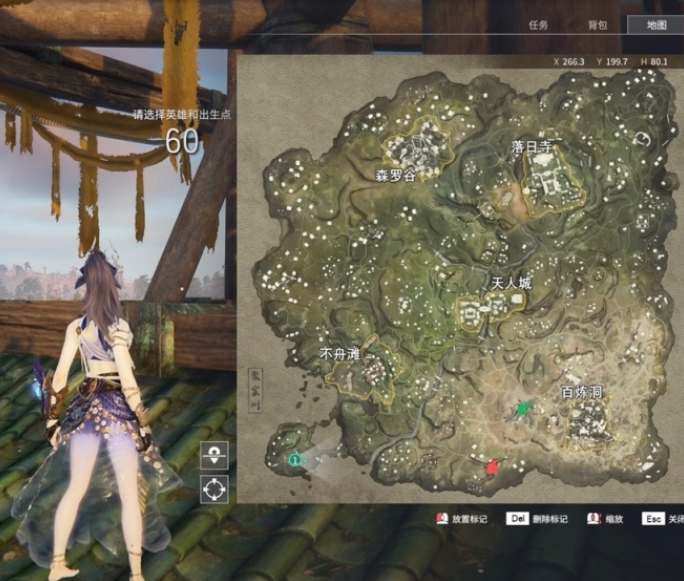Viewport: 684px width, 581px height.
Task: Open the 背包 (Backpack) tab
Action: (597, 25)
